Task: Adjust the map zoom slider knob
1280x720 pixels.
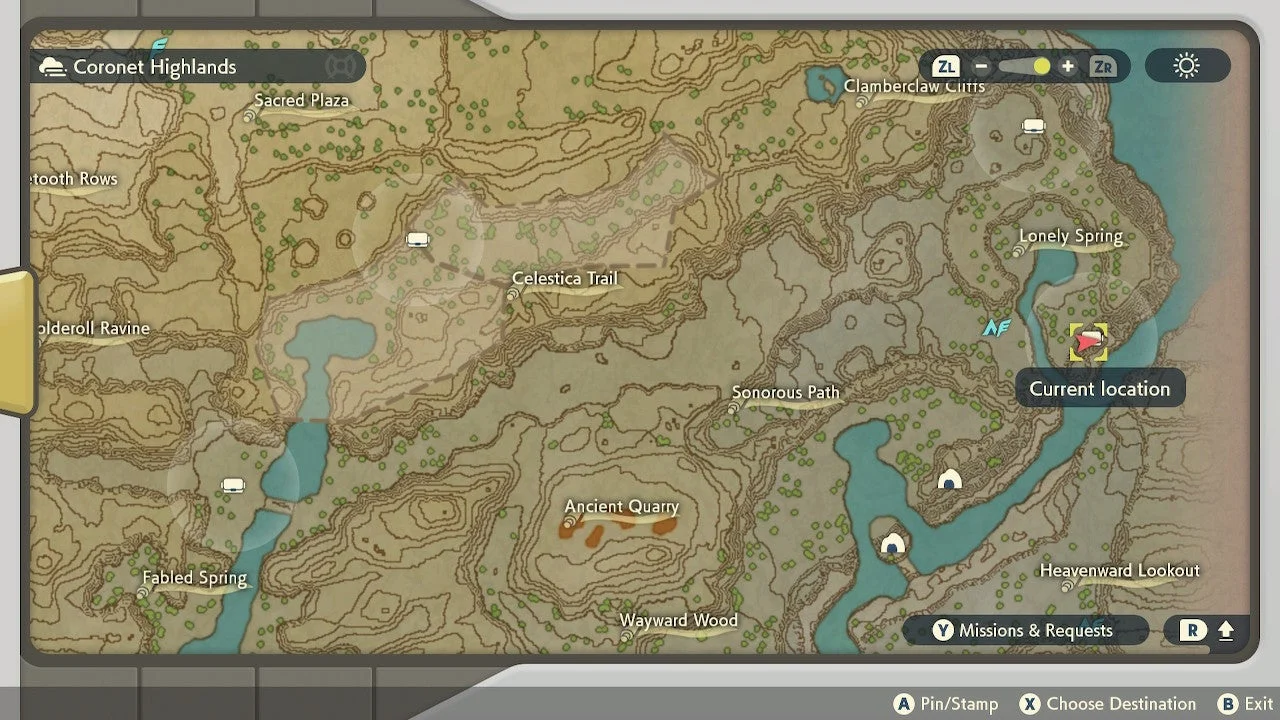Action: pos(1041,67)
